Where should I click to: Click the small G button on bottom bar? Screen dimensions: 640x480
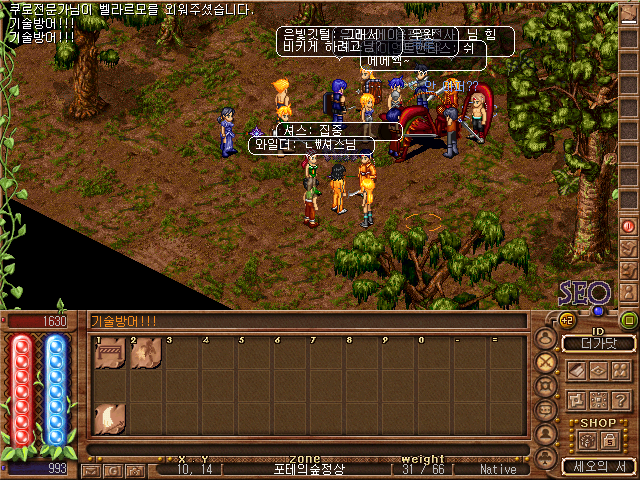coord(111,469)
